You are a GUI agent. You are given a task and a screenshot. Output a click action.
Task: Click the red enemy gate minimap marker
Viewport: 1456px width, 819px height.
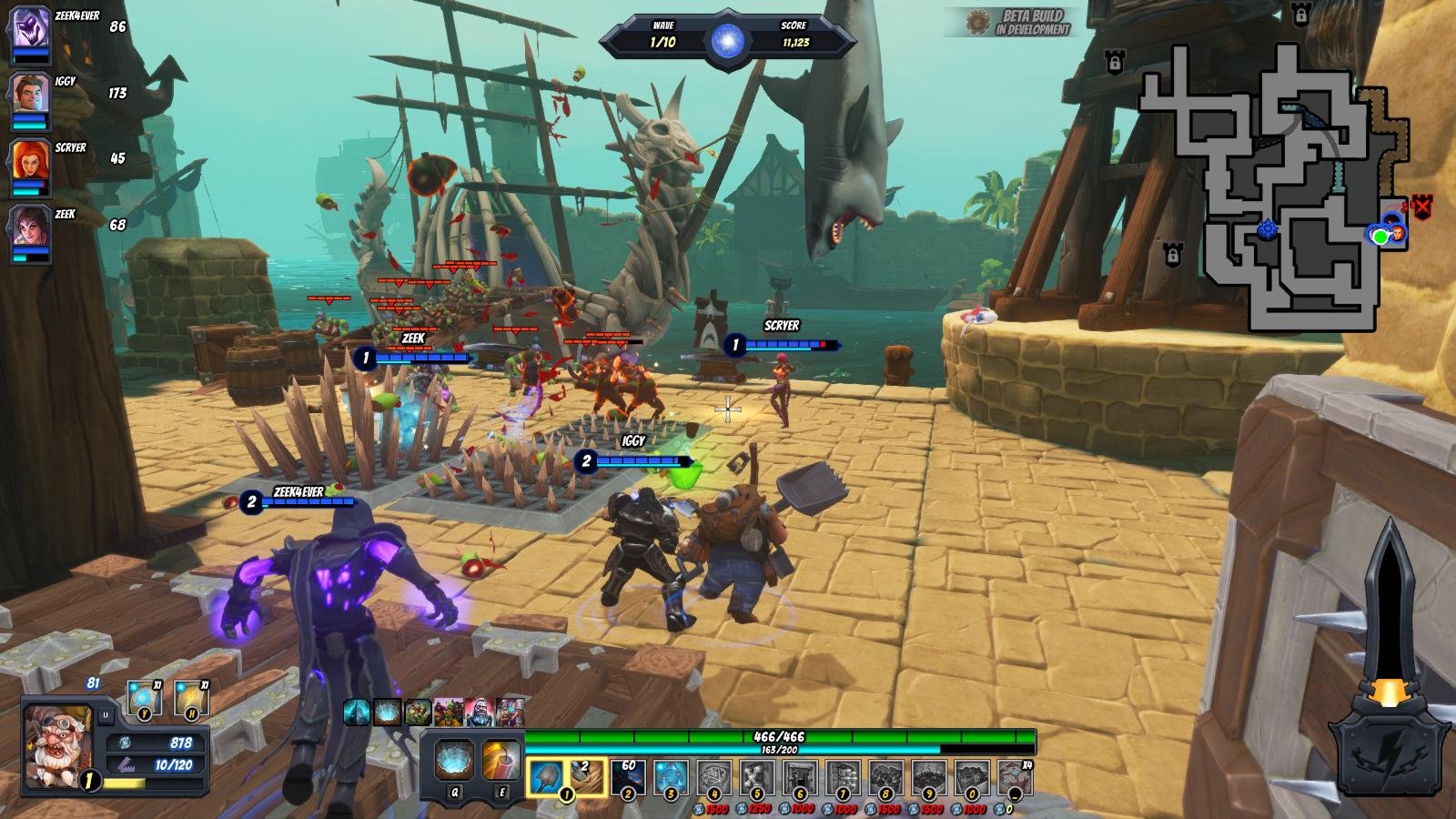[x=1423, y=207]
